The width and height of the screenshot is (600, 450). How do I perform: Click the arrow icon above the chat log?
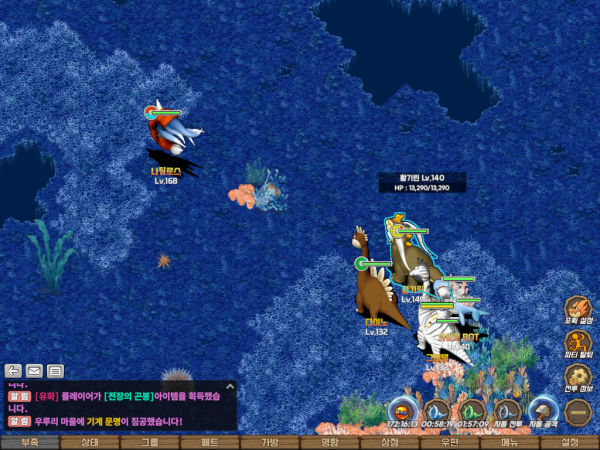pyautogui.click(x=14, y=371)
